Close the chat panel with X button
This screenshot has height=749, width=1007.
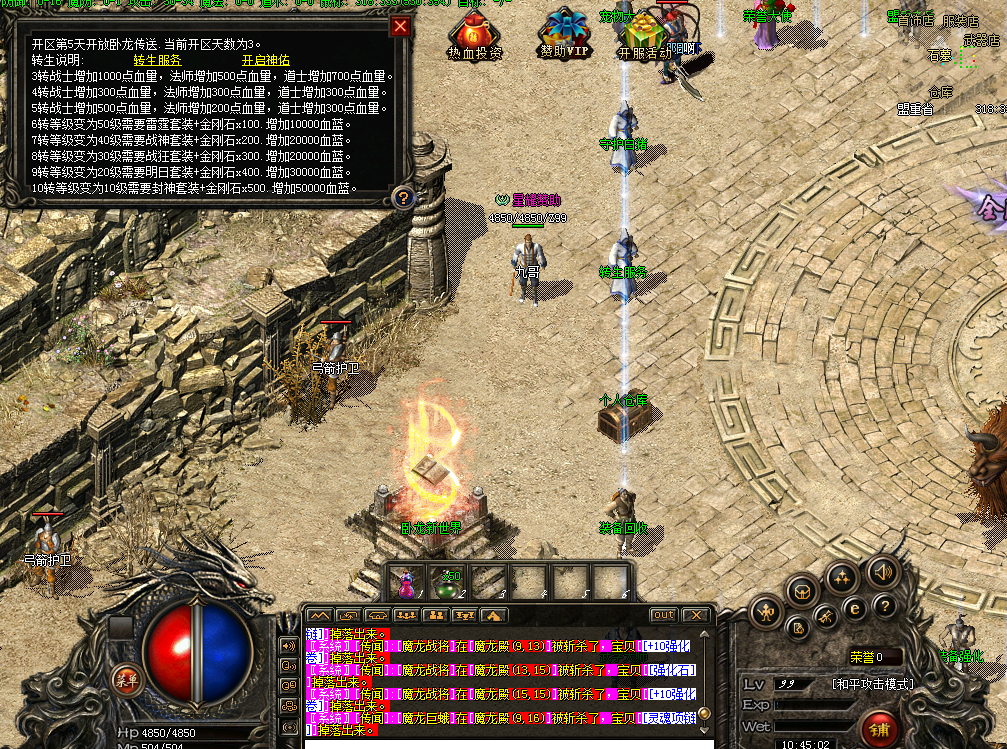696,615
